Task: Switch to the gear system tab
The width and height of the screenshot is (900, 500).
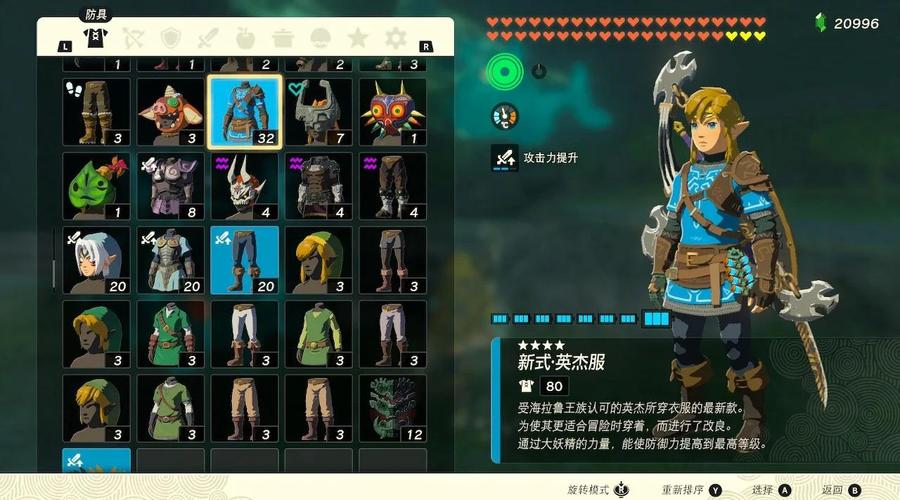Action: [396, 38]
